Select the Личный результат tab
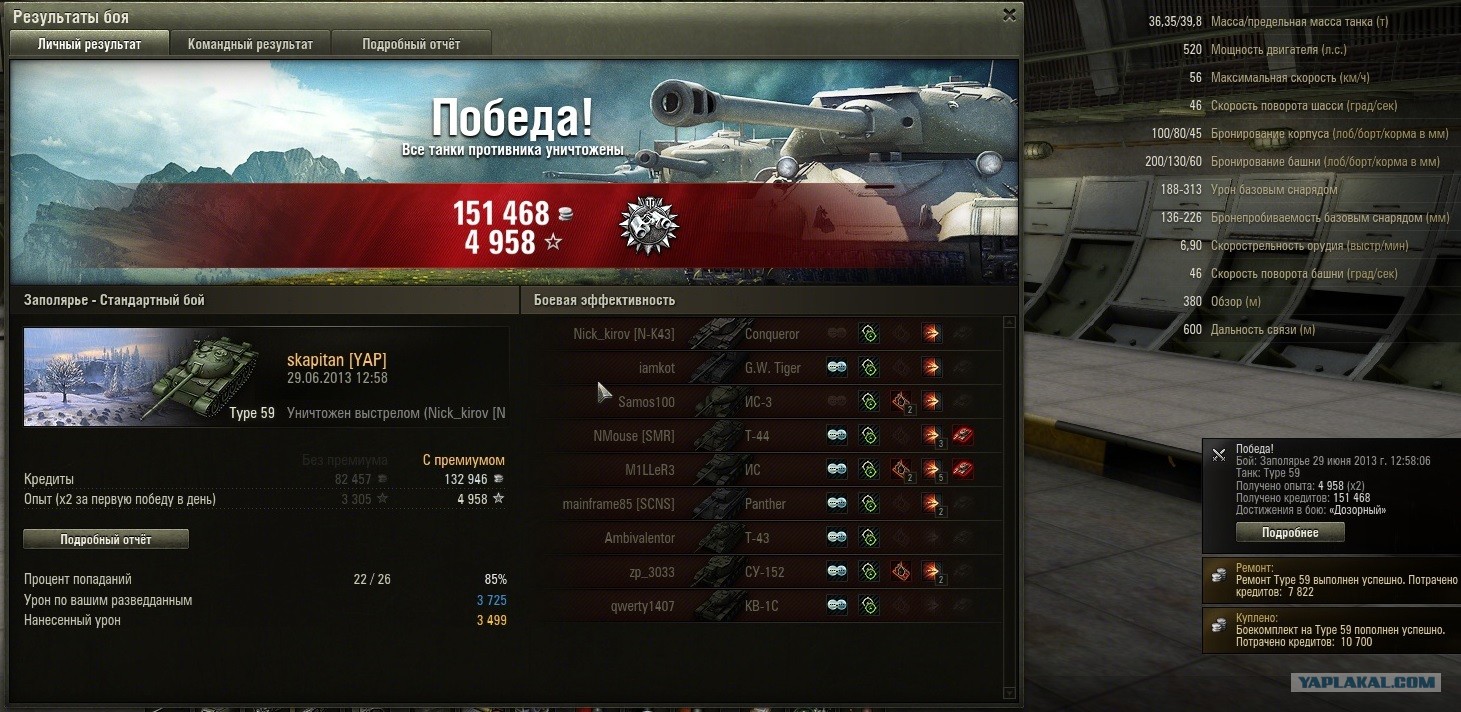The height and width of the screenshot is (712, 1461). 89,44
